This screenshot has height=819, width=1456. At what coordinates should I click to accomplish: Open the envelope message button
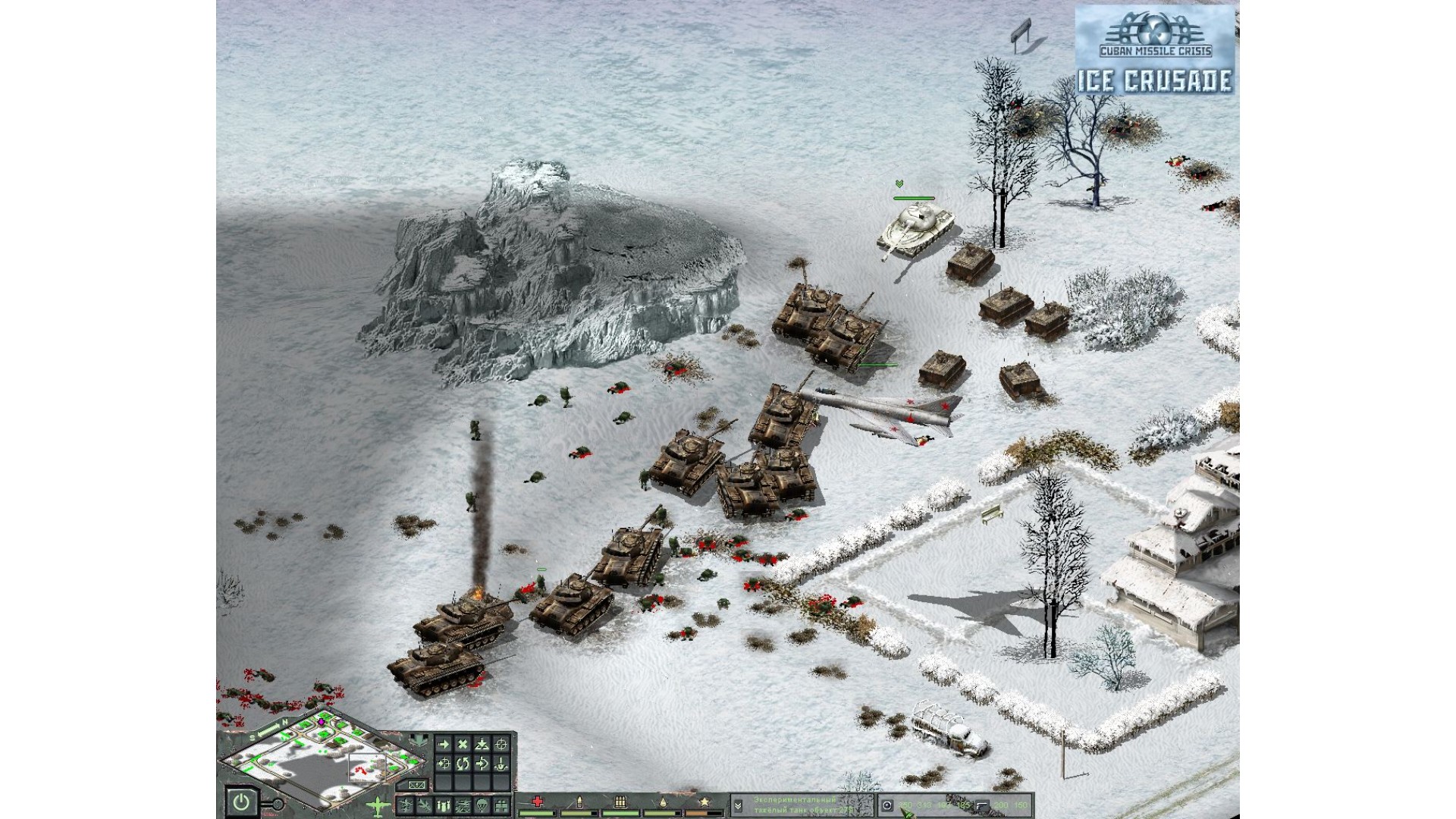coord(416,785)
